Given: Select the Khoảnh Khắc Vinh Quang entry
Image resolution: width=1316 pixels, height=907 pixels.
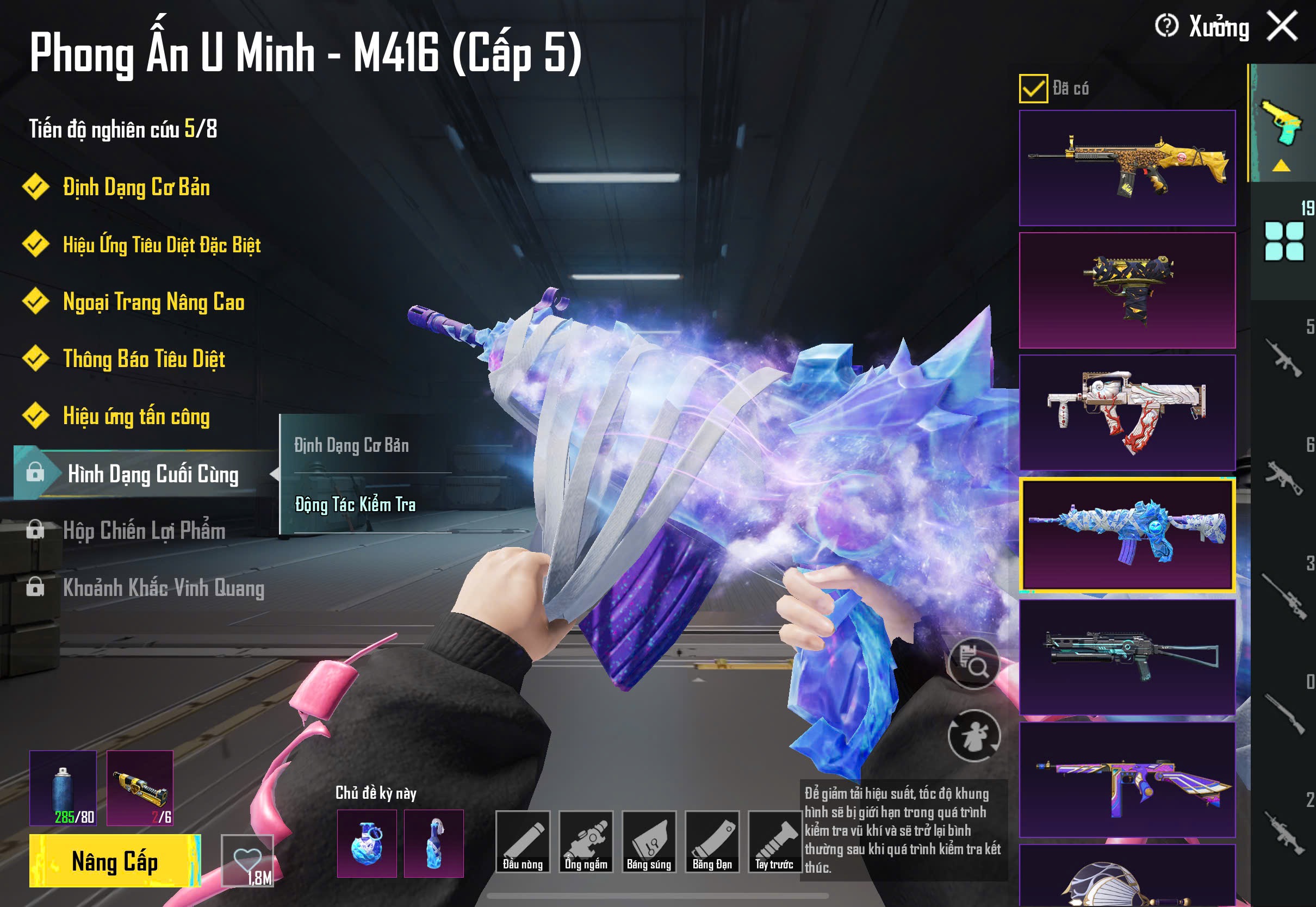Looking at the screenshot, I should point(163,588).
